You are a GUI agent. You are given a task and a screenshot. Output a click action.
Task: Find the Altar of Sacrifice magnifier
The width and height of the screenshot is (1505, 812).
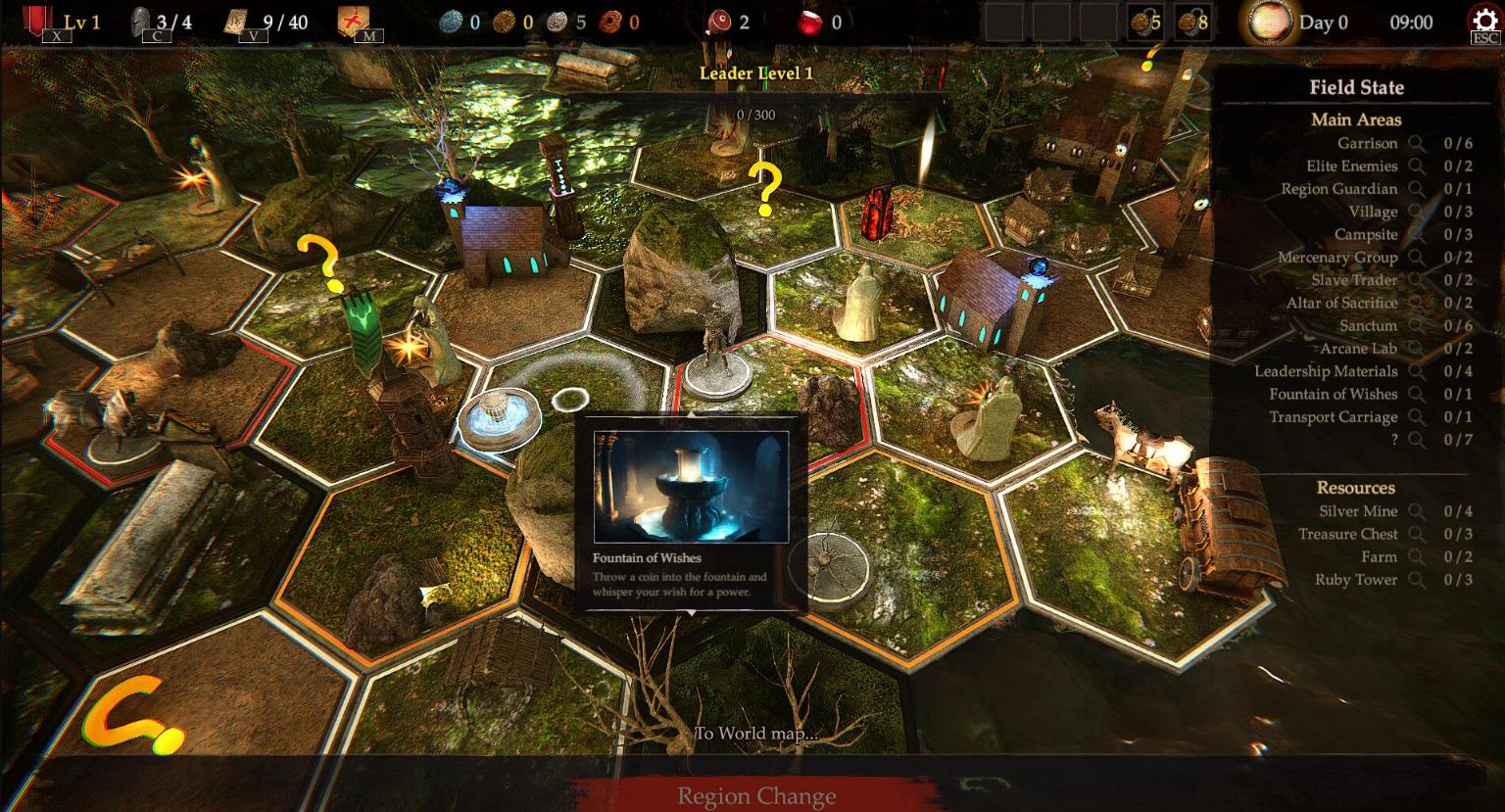coord(1417,303)
